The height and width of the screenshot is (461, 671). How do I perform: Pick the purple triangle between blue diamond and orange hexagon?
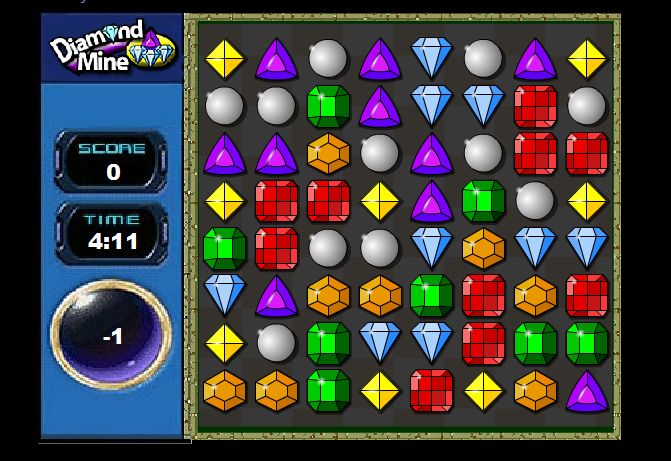276,296
